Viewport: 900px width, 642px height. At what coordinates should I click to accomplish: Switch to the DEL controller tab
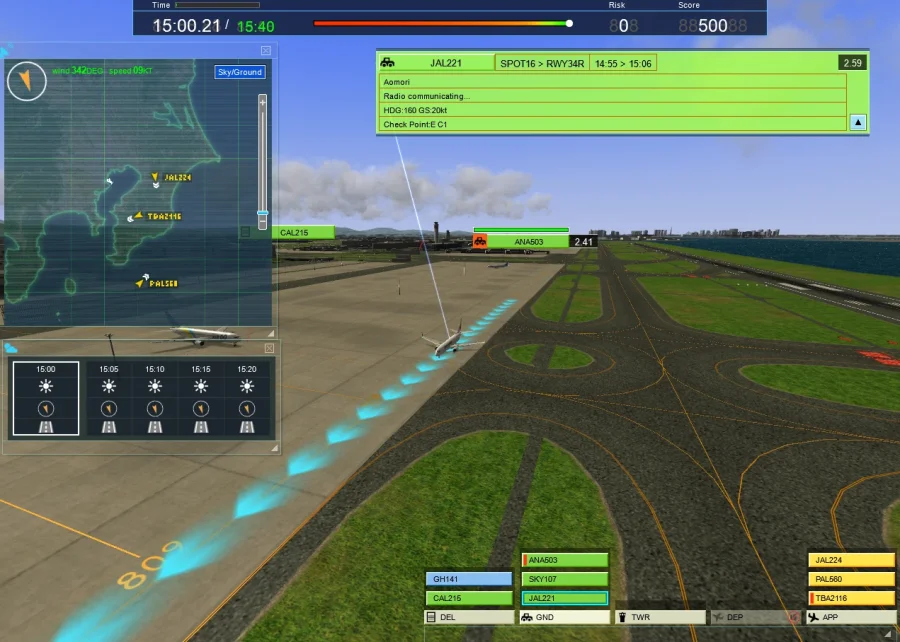point(469,617)
